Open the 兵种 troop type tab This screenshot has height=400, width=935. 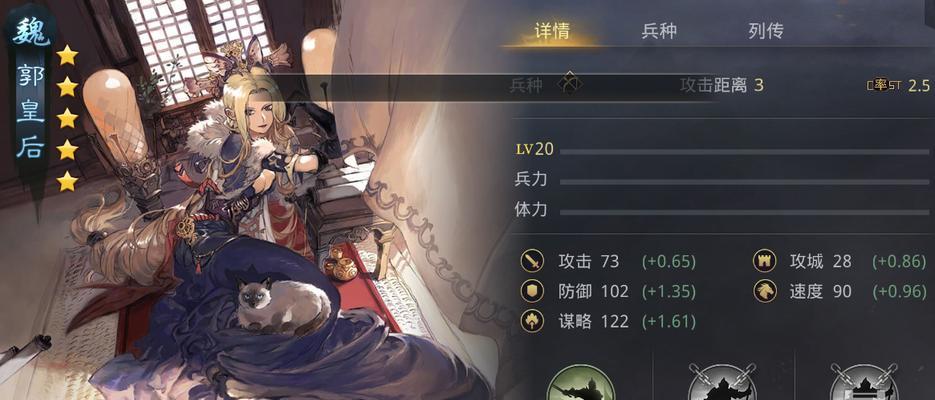coord(659,31)
